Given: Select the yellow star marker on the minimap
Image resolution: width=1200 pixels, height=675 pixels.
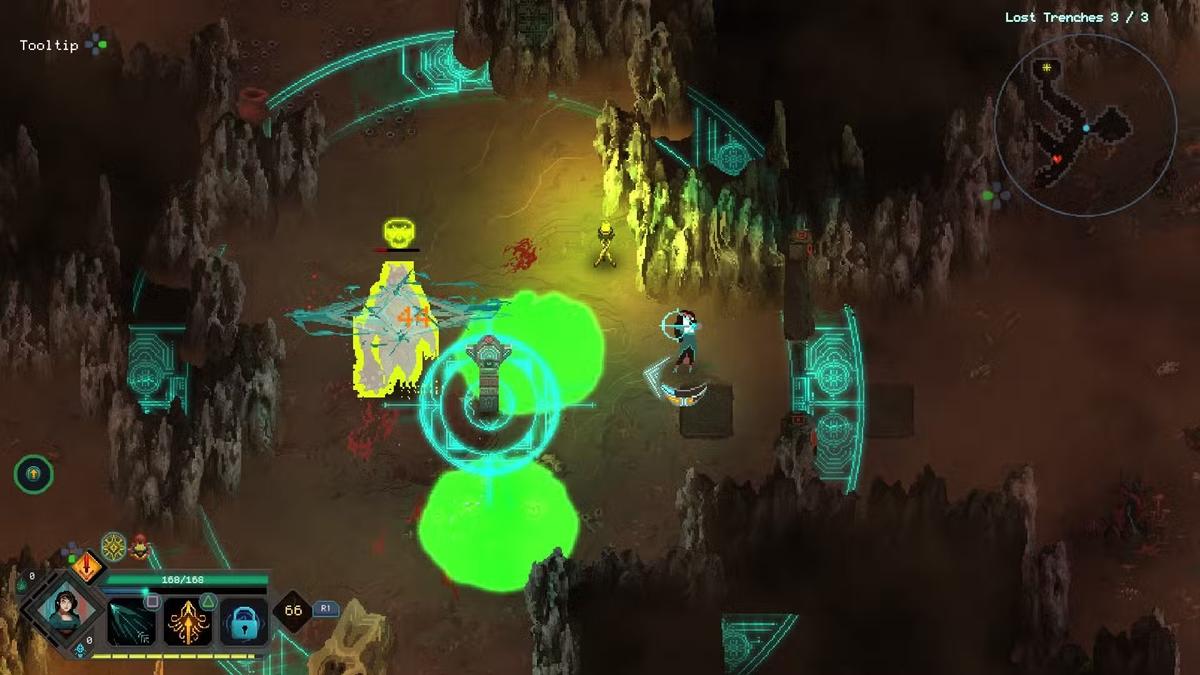Looking at the screenshot, I should pos(1047,67).
